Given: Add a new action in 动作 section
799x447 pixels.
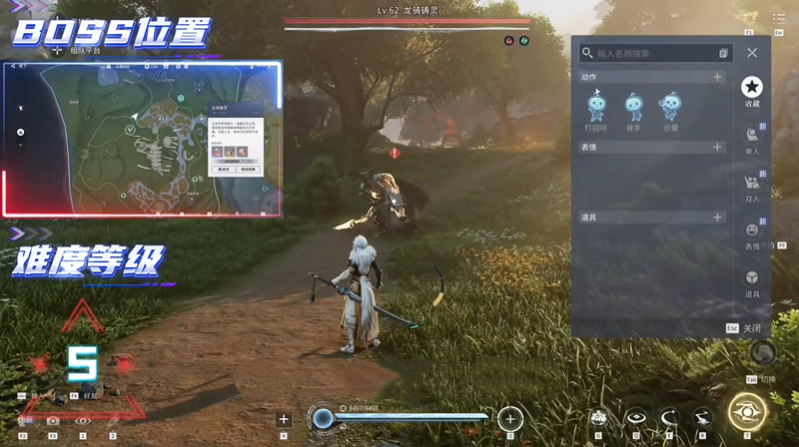Looking at the screenshot, I should click(x=717, y=77).
